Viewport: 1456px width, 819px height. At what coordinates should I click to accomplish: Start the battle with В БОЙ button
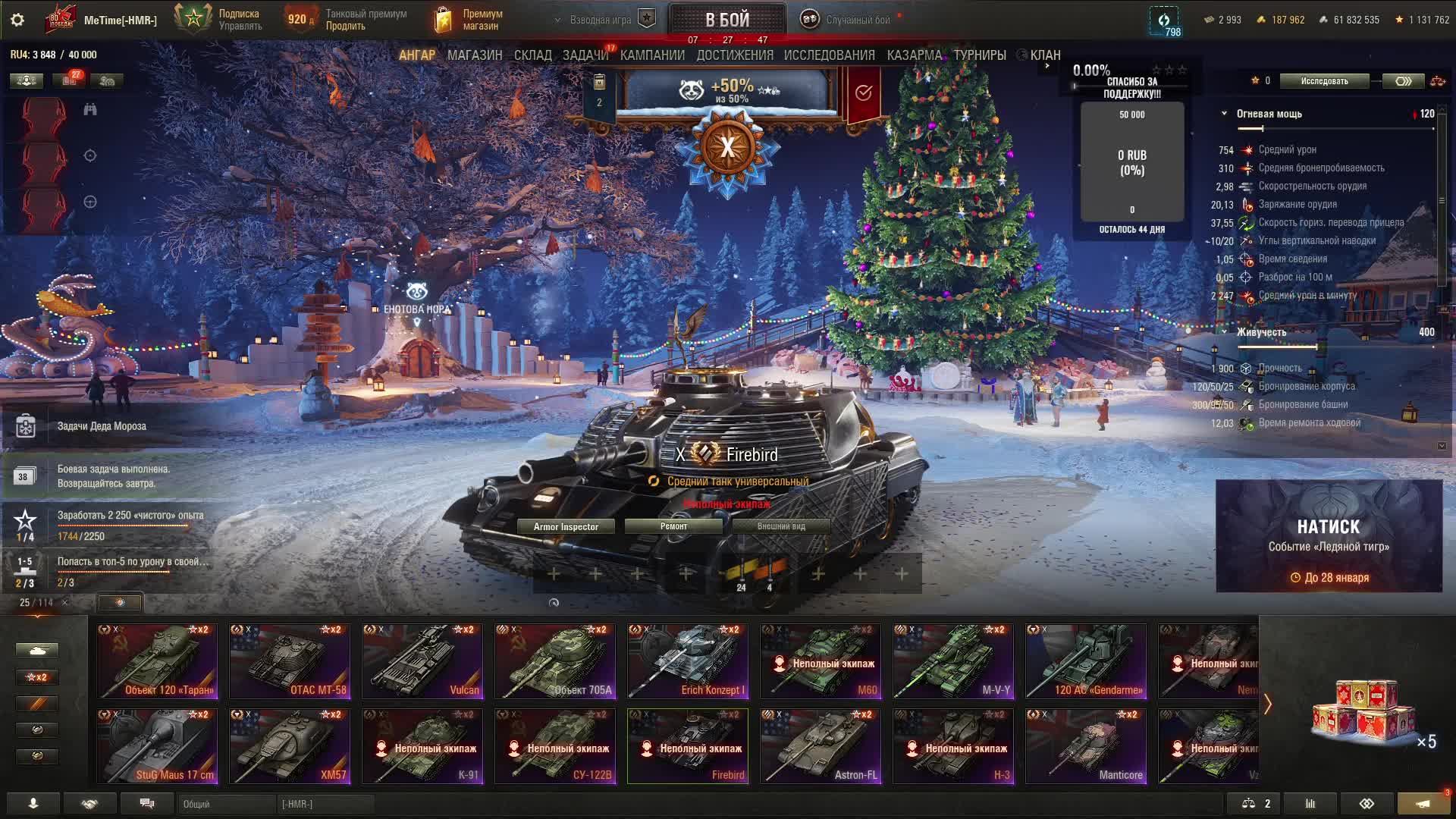pyautogui.click(x=727, y=19)
